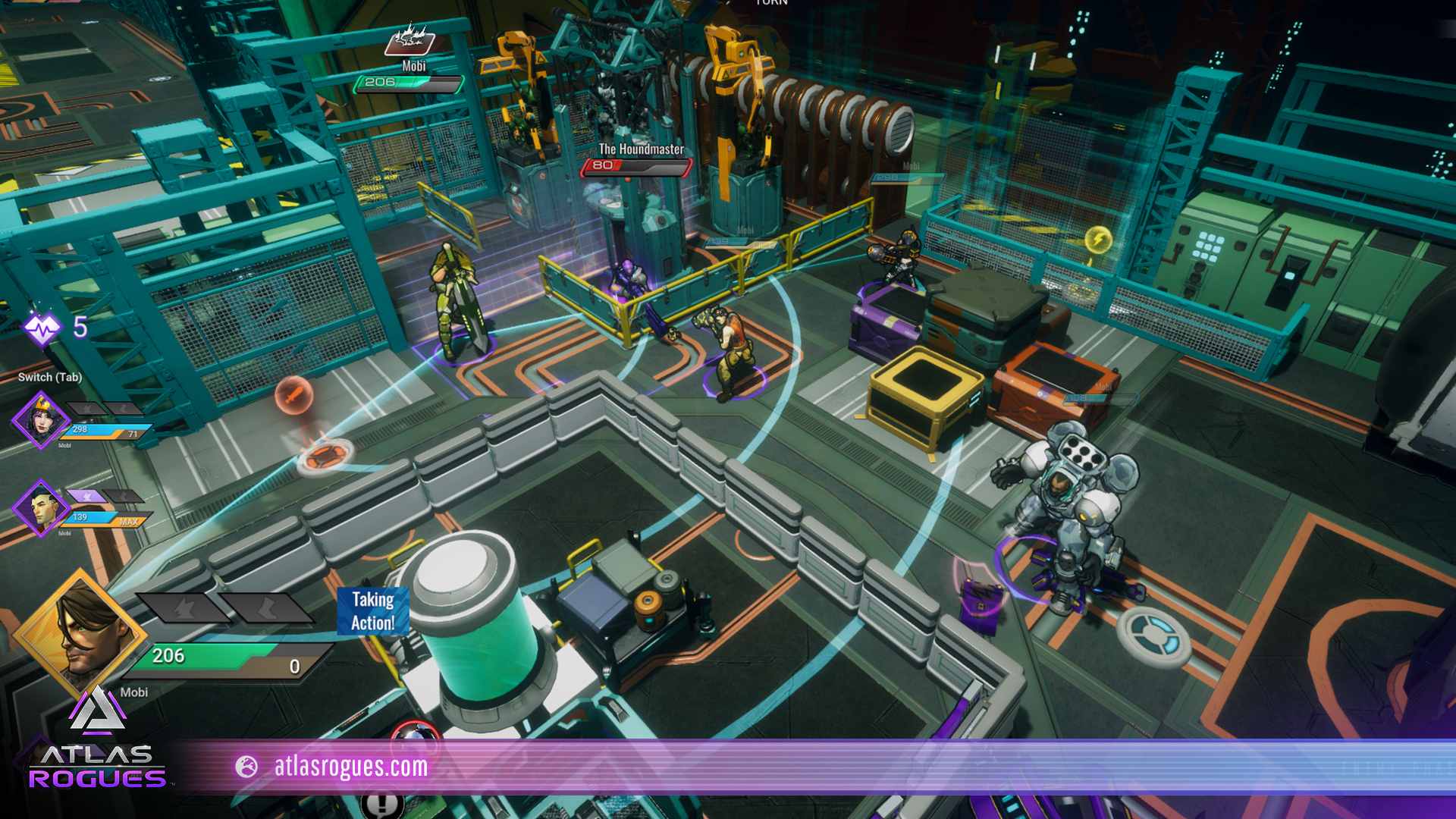This screenshot has height=819, width=1456.
Task: Select the Houndmaster enemy nameplate
Action: point(640,150)
